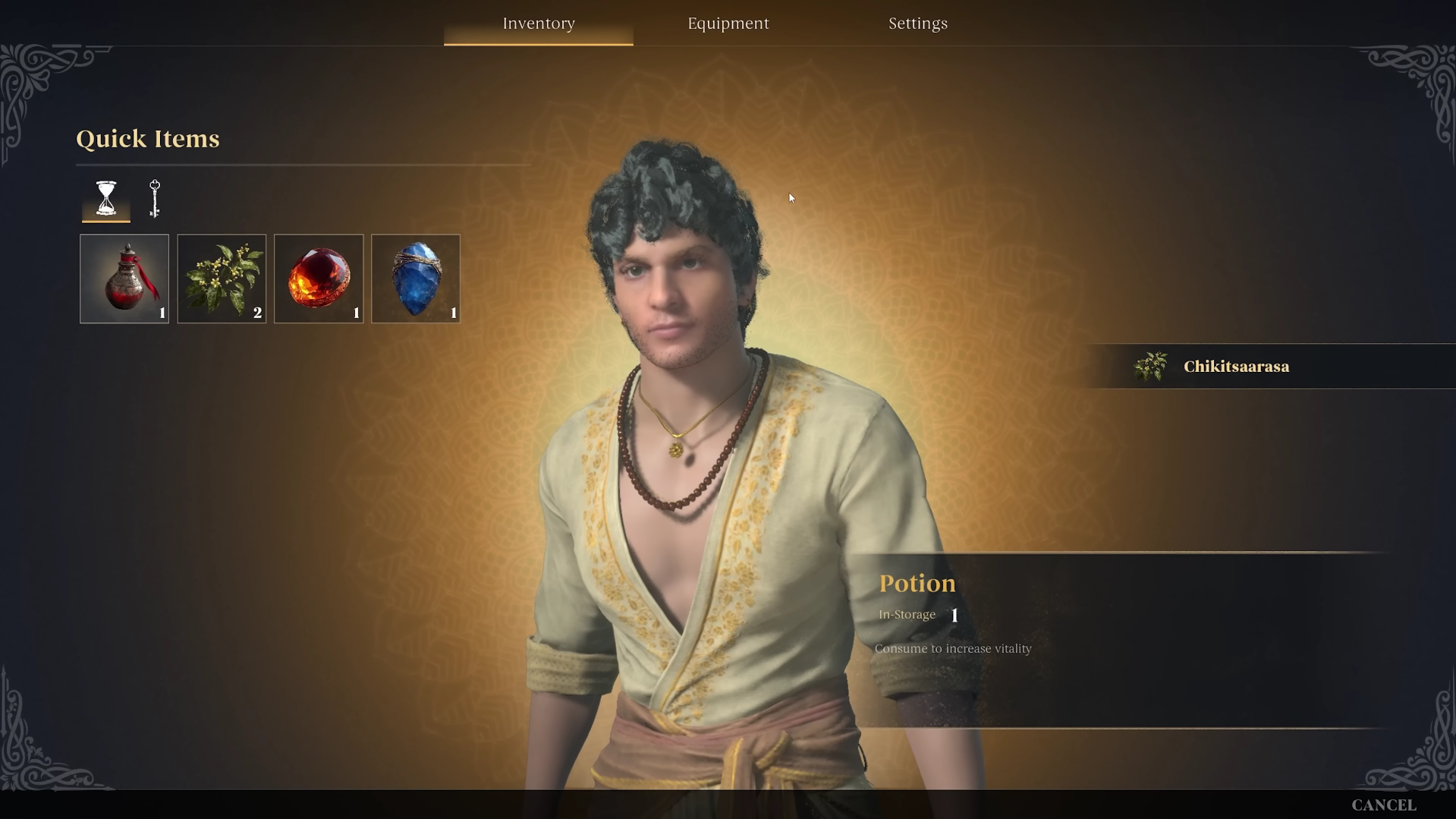The image size is (1456, 819).
Task: Open the Settings tab
Action: [x=917, y=23]
